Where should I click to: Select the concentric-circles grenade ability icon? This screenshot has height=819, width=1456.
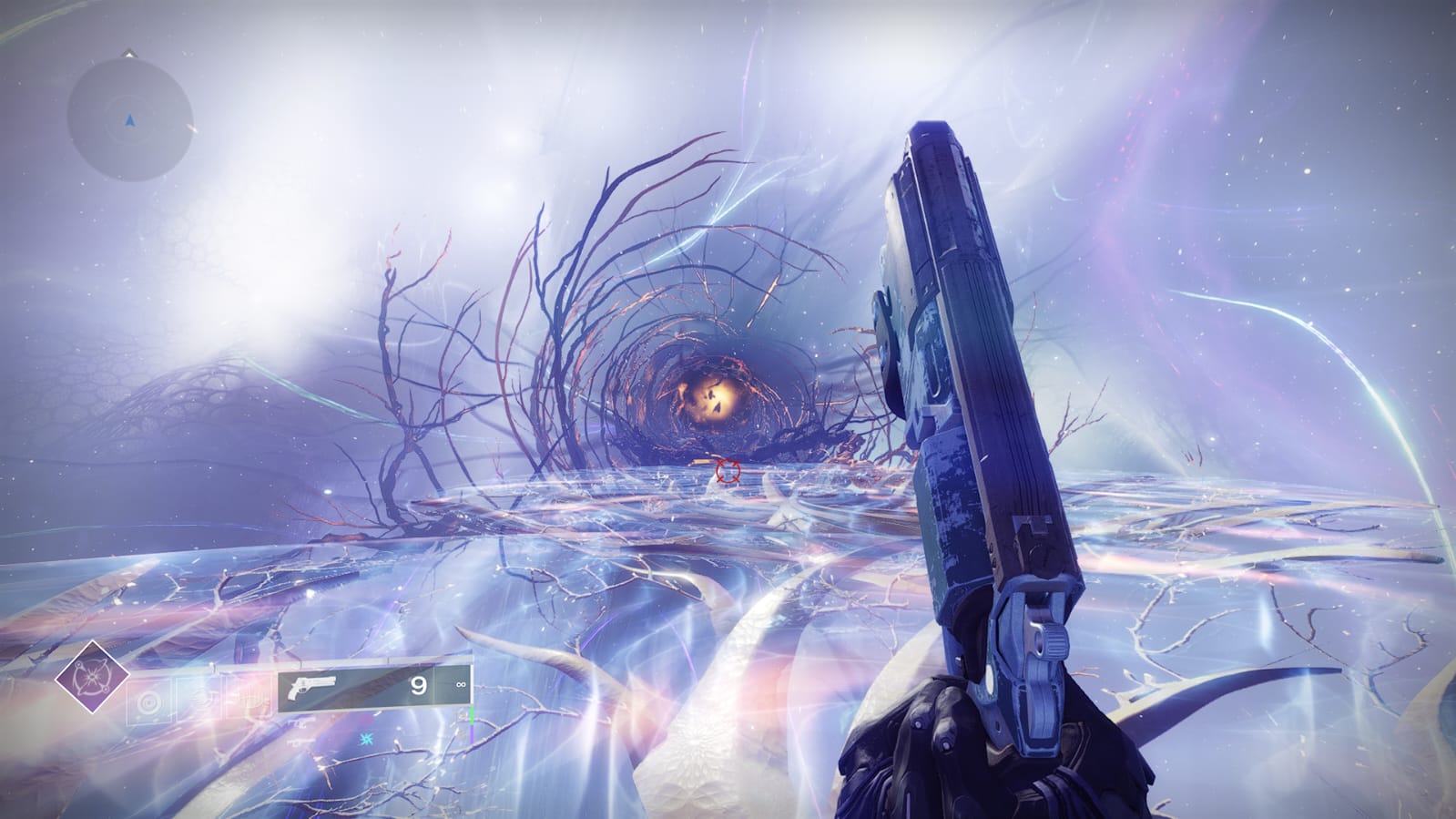pyautogui.click(x=150, y=703)
